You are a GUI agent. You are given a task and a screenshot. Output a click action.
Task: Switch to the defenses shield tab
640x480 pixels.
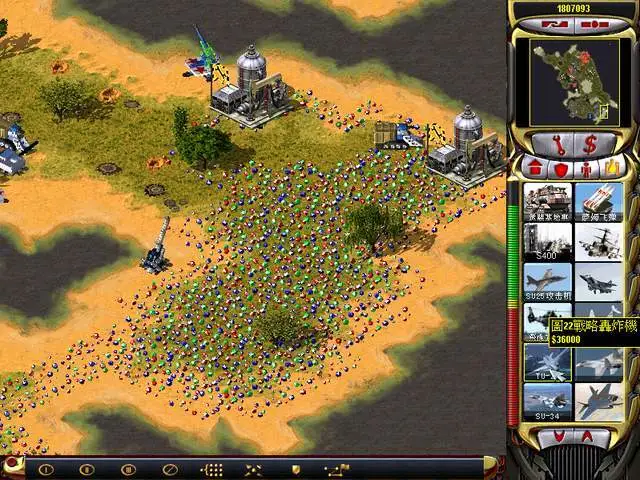click(561, 168)
